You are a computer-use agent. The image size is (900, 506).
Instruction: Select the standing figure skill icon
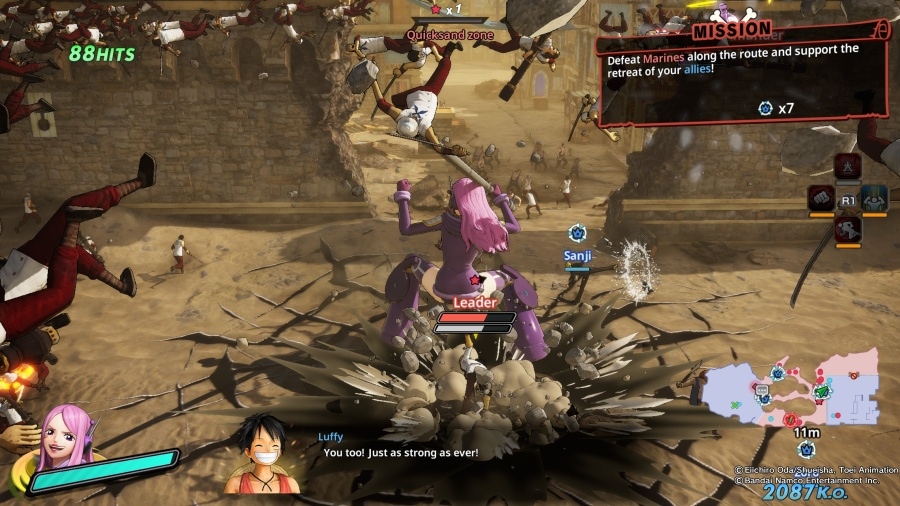pyautogui.click(x=848, y=166)
